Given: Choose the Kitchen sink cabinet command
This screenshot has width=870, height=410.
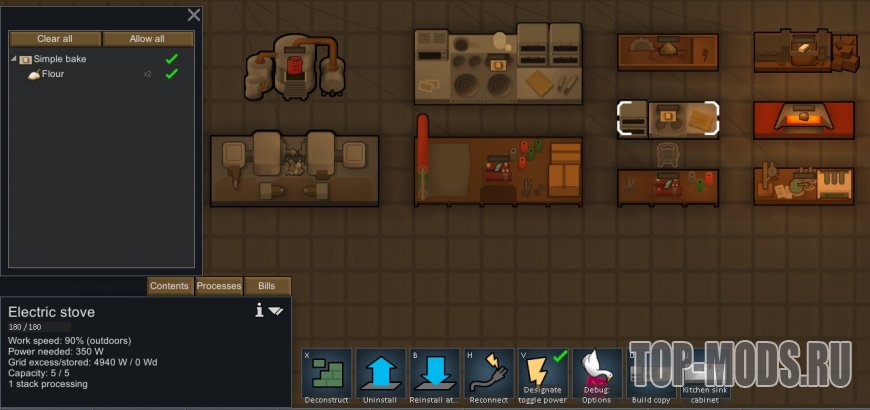Looking at the screenshot, I should [705, 375].
